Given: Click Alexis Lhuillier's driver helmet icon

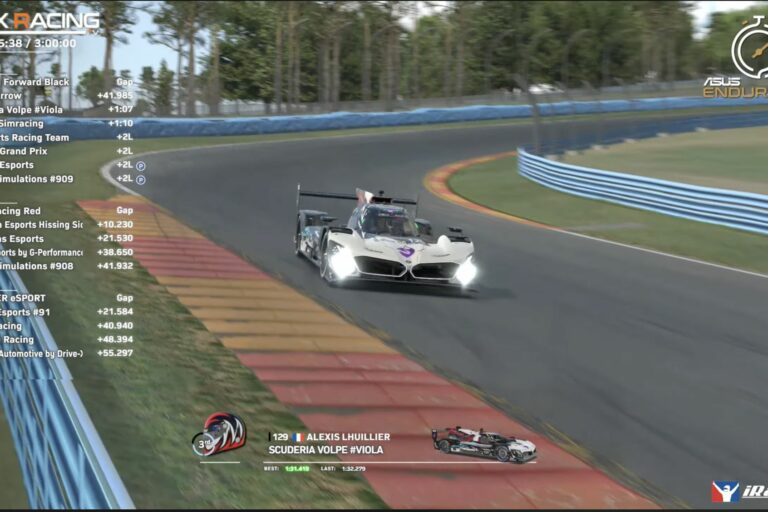Looking at the screenshot, I should click(219, 434).
